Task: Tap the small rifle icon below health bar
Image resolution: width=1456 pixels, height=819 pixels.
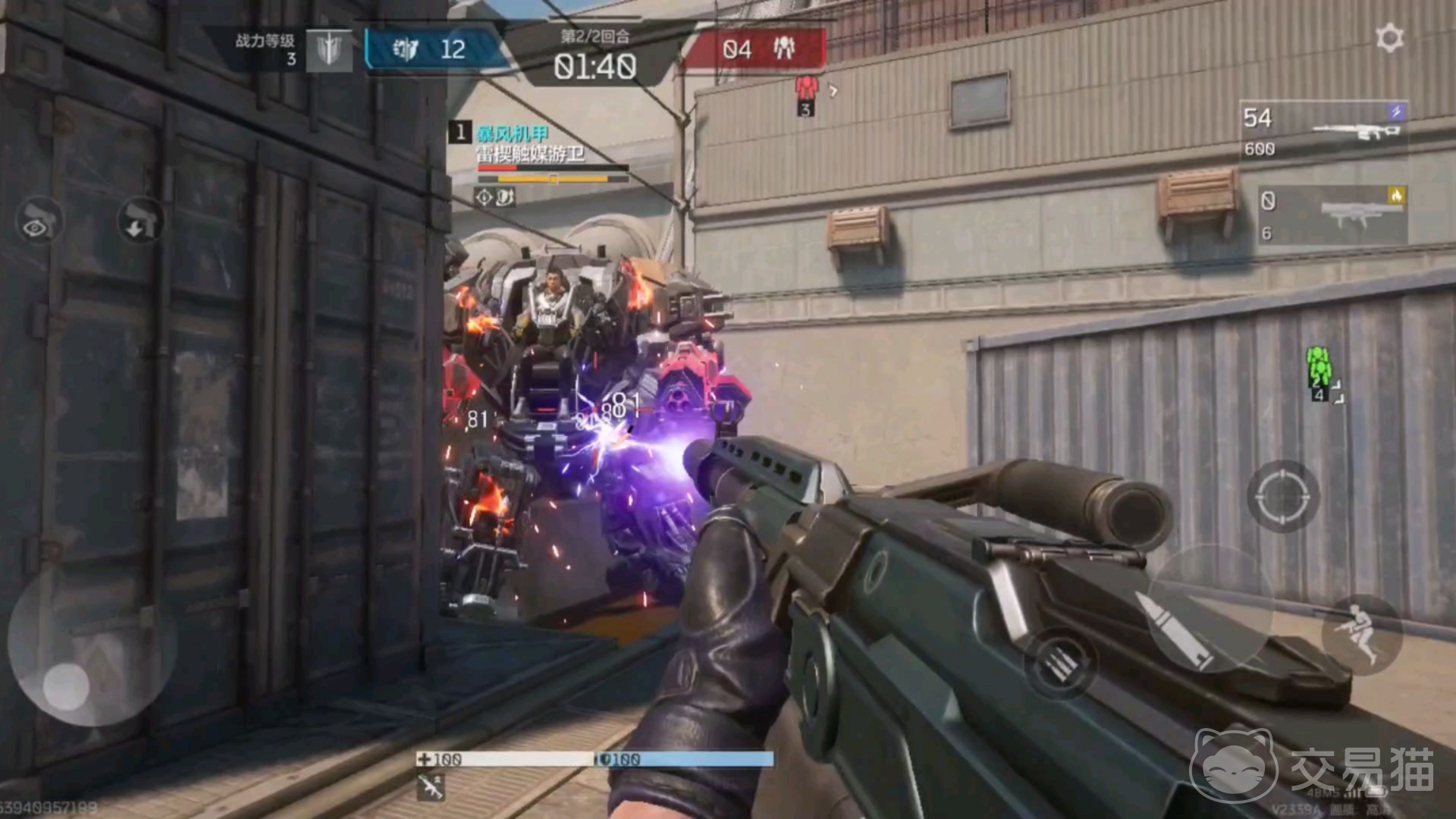Action: pyautogui.click(x=431, y=787)
